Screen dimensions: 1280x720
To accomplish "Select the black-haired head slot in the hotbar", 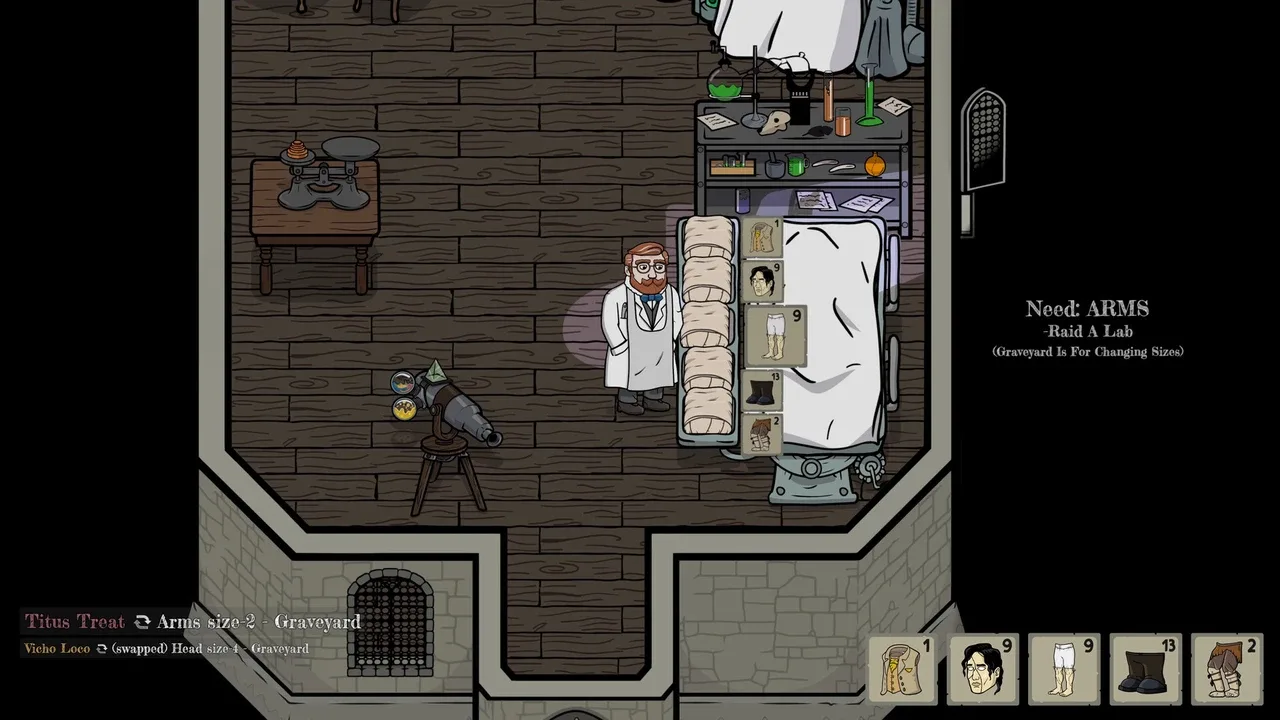I will coord(983,668).
